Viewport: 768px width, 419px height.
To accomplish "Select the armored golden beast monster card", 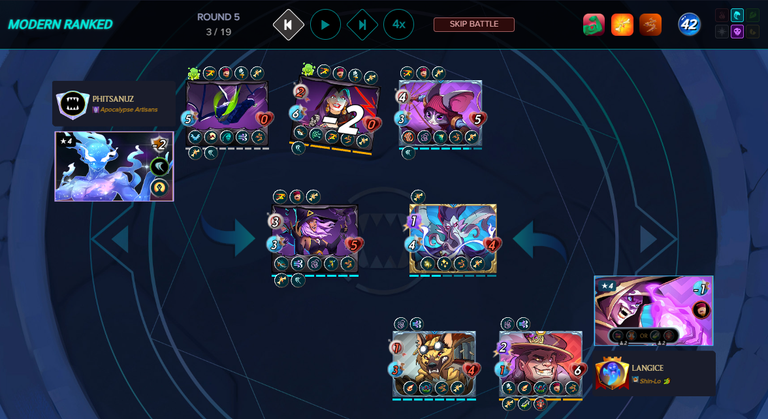I will (x=434, y=364).
